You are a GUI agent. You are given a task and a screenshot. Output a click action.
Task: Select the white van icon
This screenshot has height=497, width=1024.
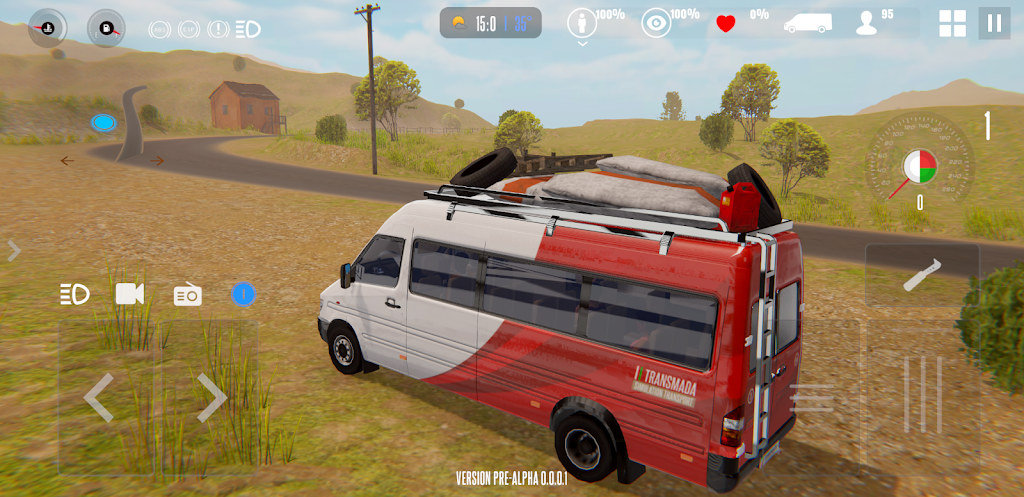pyautogui.click(x=807, y=23)
